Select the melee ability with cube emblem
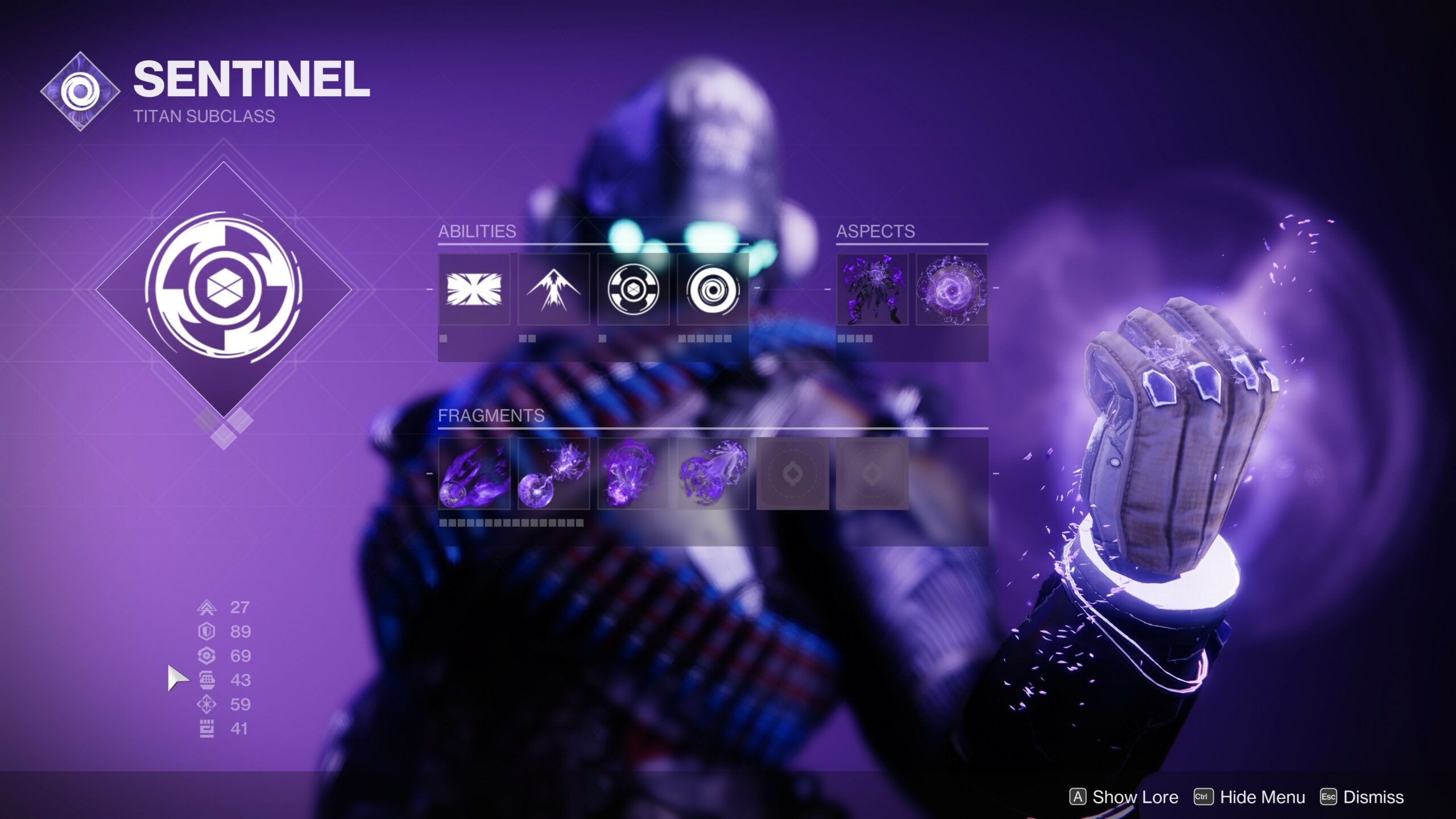 [x=633, y=289]
